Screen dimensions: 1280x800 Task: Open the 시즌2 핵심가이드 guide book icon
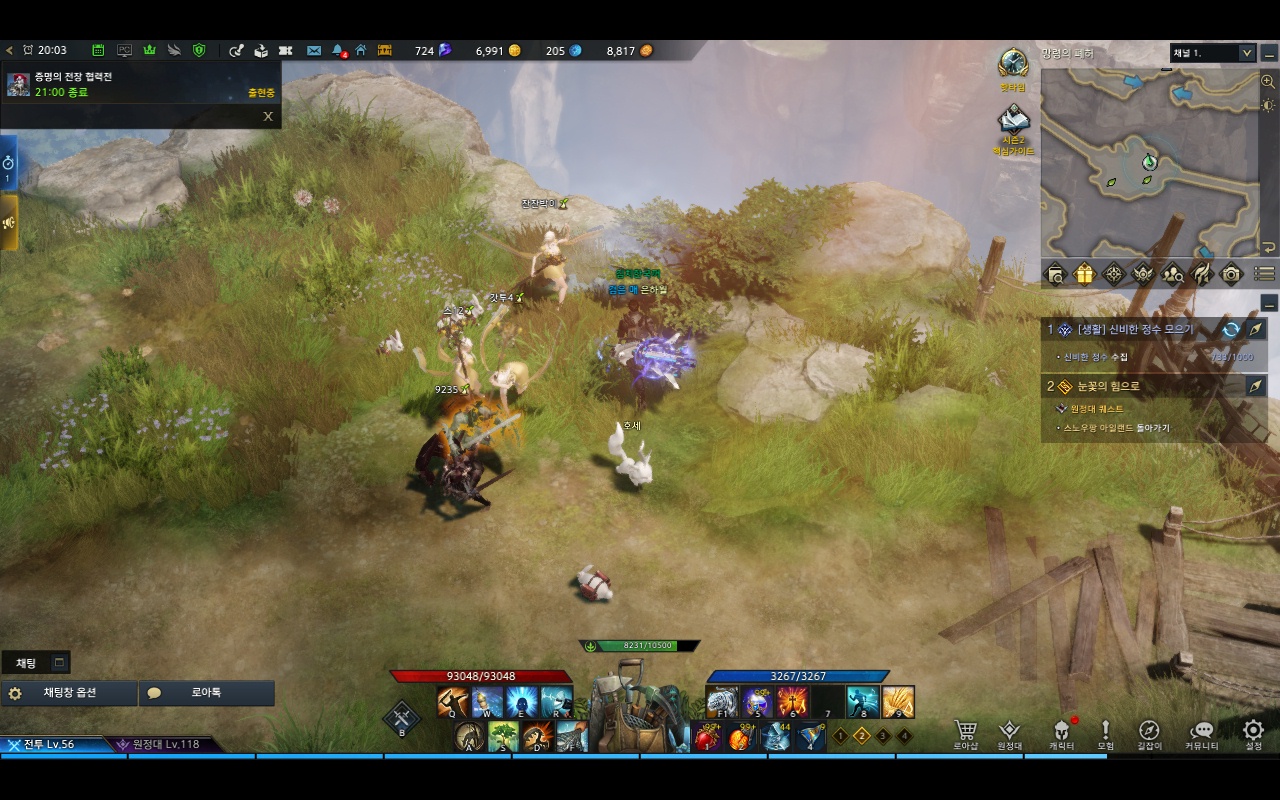1014,124
